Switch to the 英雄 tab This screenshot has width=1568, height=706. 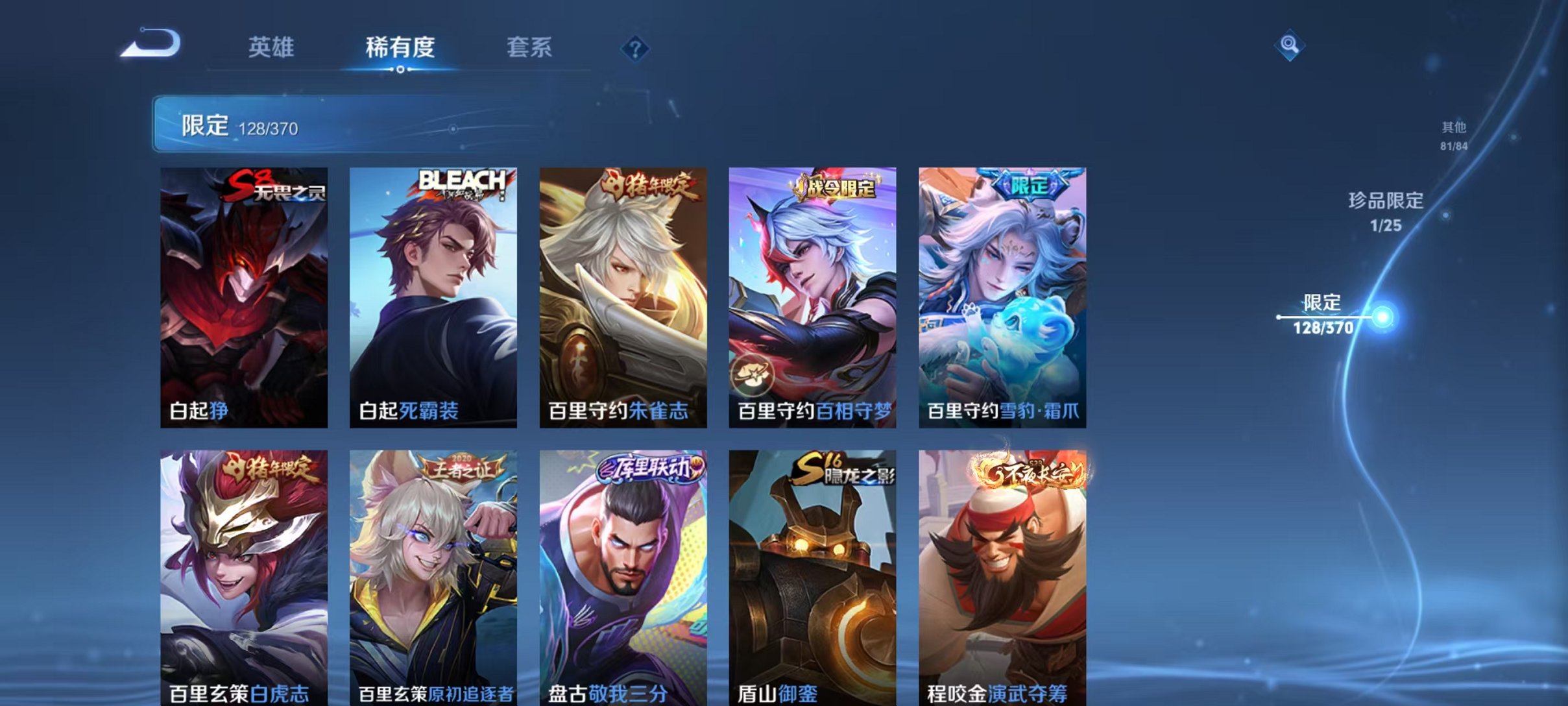pyautogui.click(x=271, y=48)
